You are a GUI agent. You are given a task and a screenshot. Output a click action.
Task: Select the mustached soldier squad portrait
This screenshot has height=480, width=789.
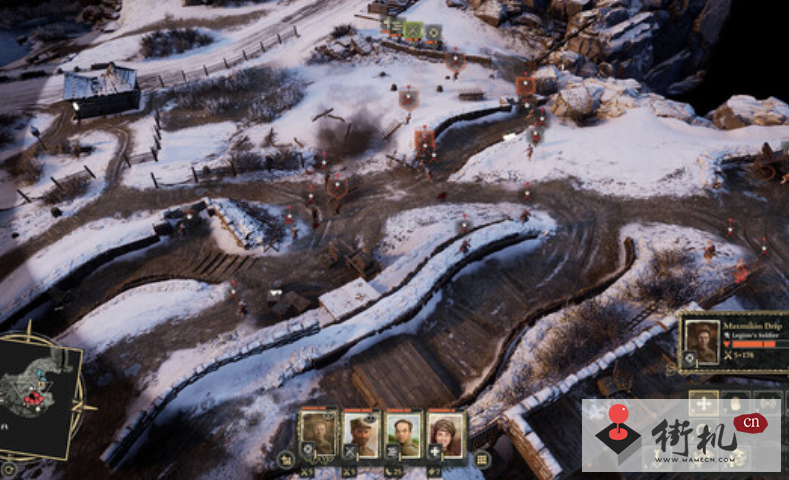tap(361, 432)
